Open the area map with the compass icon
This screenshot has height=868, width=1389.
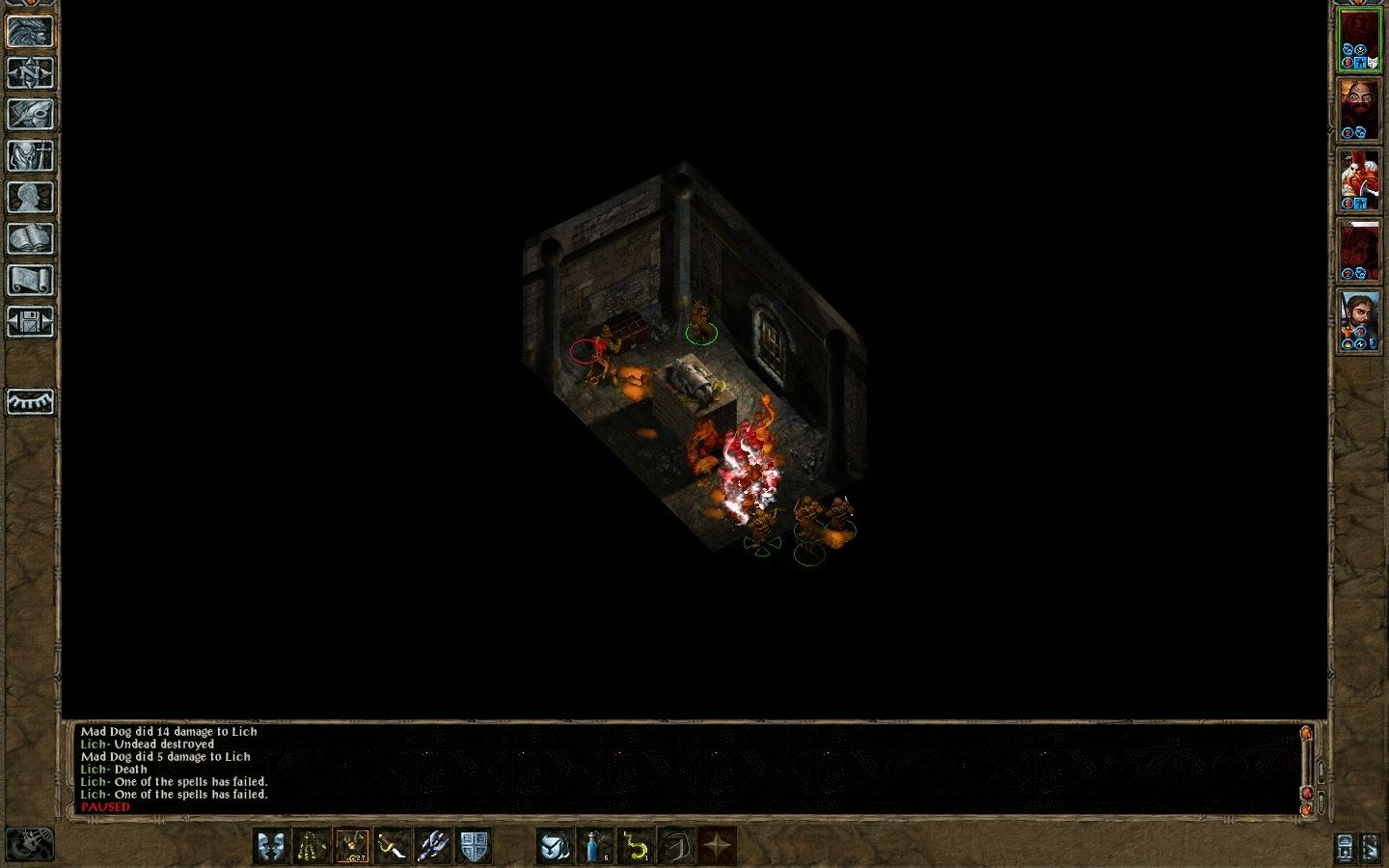pyautogui.click(x=32, y=71)
